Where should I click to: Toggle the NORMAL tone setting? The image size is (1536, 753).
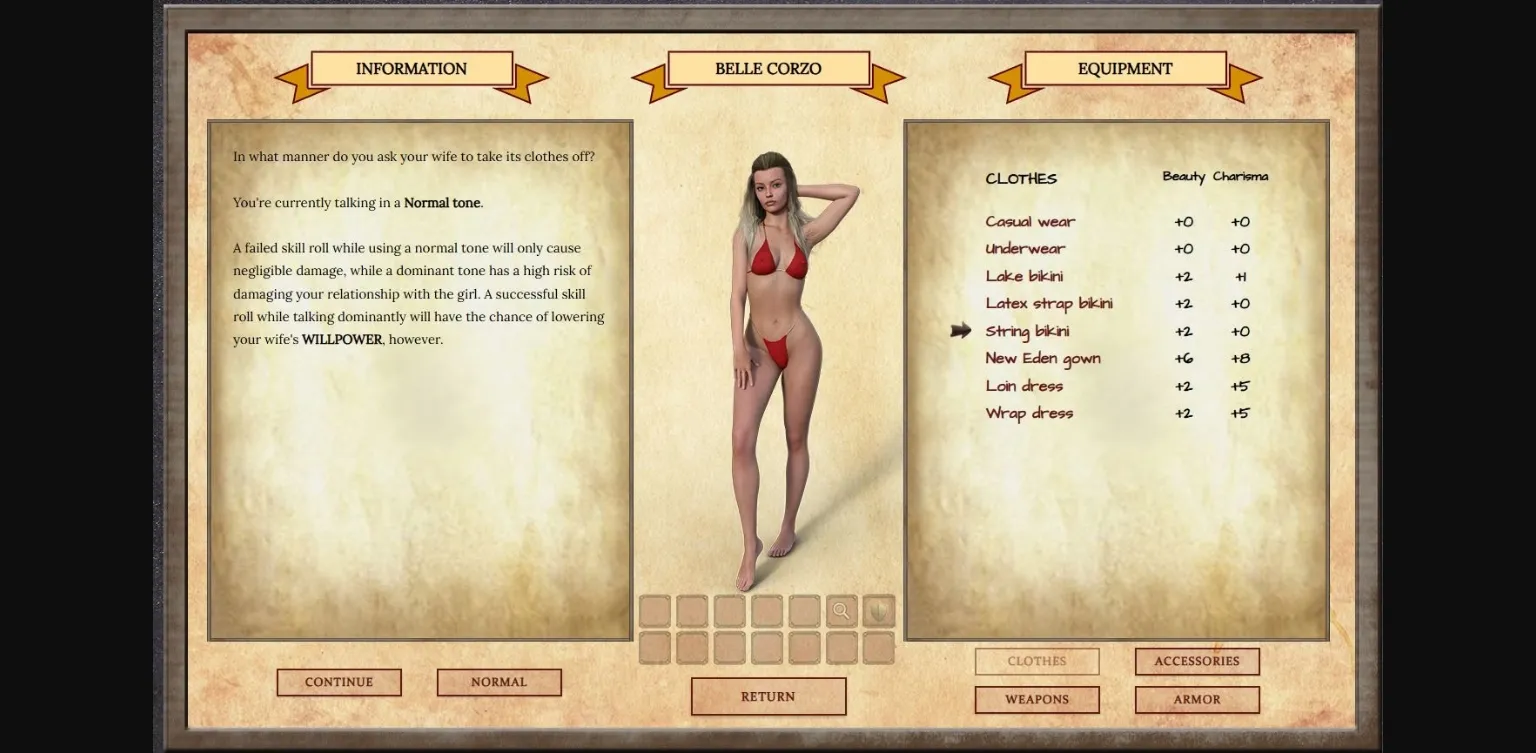pos(499,682)
